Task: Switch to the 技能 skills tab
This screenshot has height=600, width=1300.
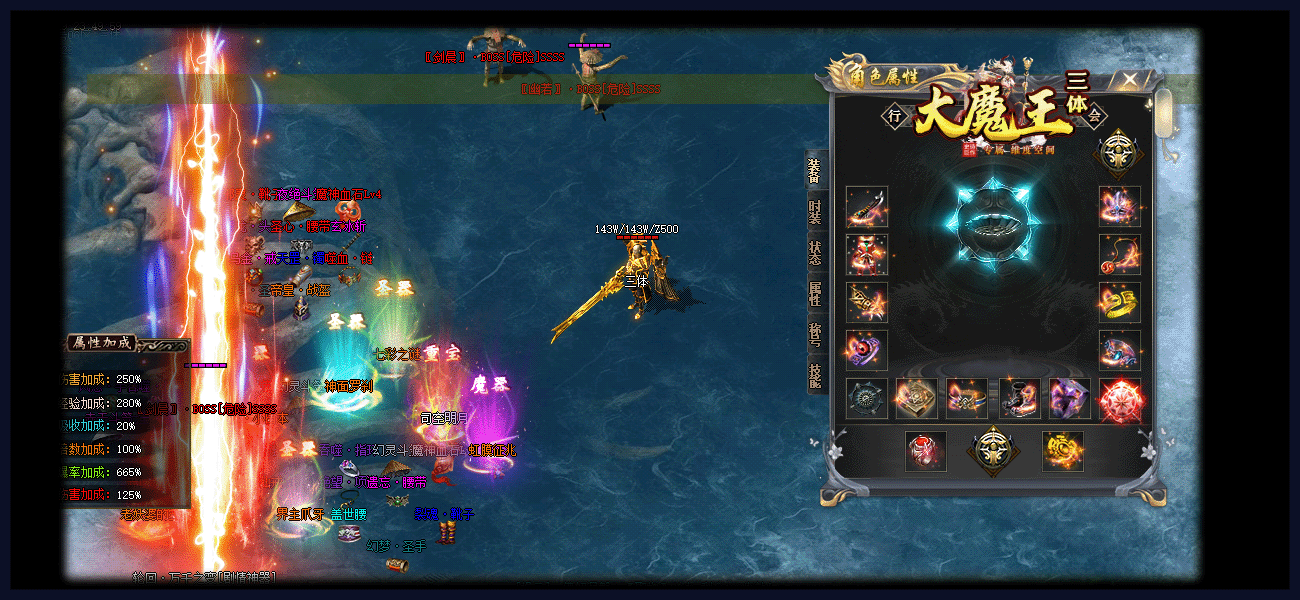Action: (815, 375)
